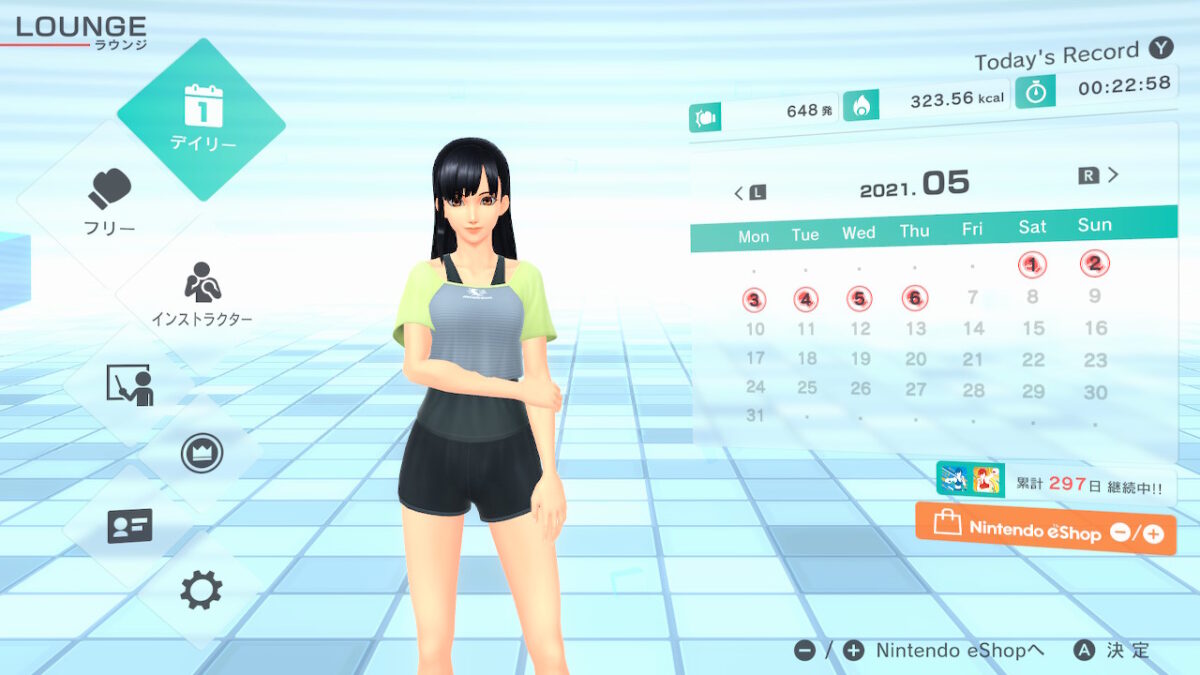Select the Free (フリー) boxing glove menu
This screenshot has height=675, width=1200.
click(x=110, y=201)
